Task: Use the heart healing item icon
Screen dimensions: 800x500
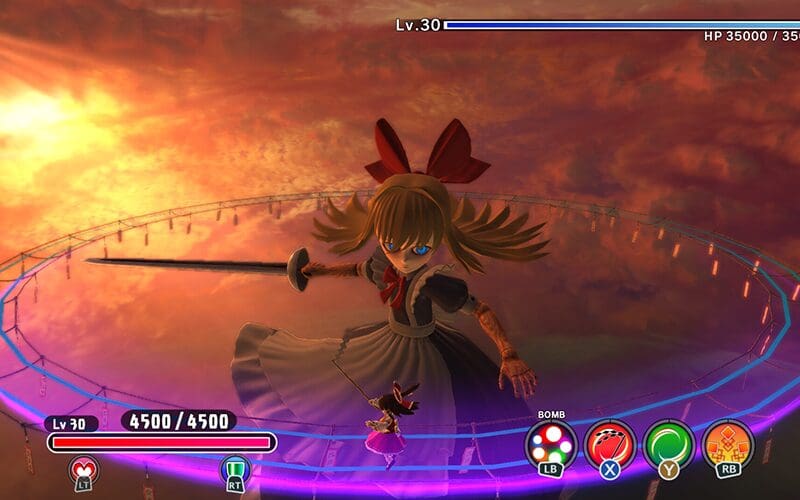Action: pyautogui.click(x=83, y=468)
